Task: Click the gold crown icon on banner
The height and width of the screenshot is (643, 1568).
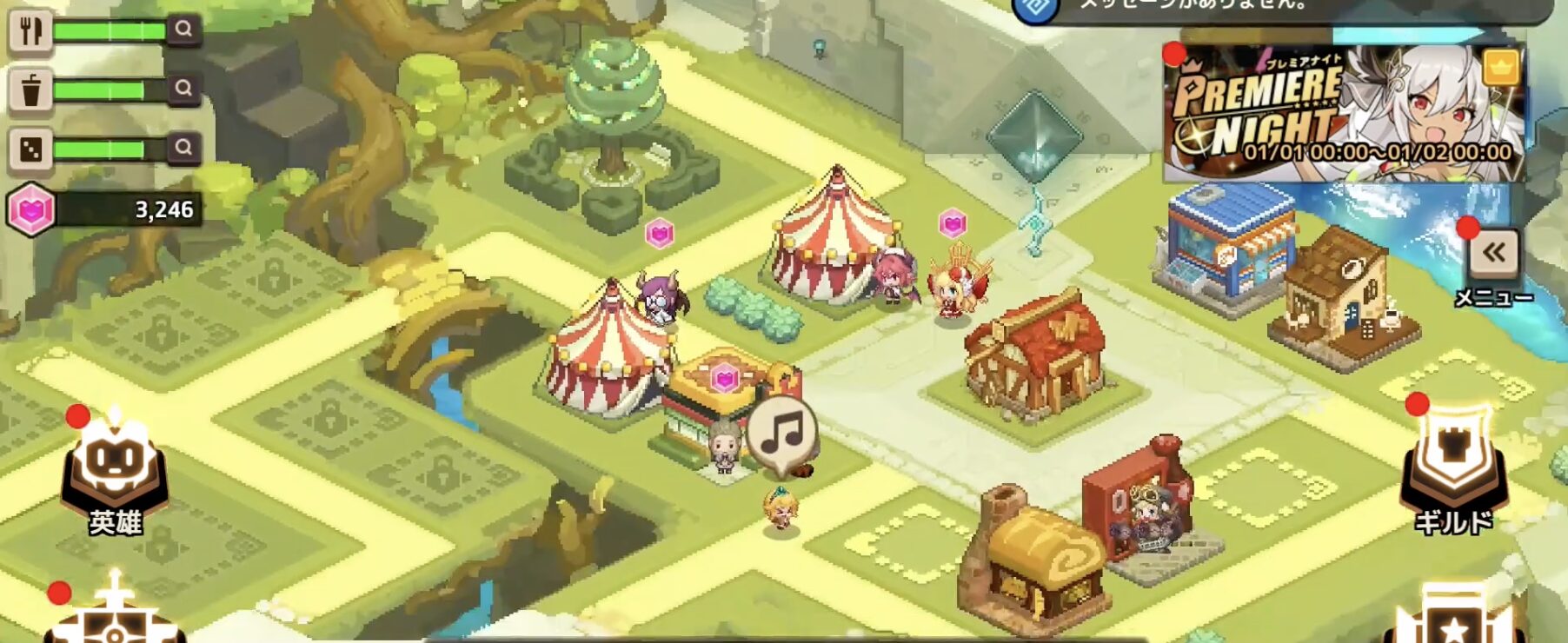Action: coord(1501,67)
